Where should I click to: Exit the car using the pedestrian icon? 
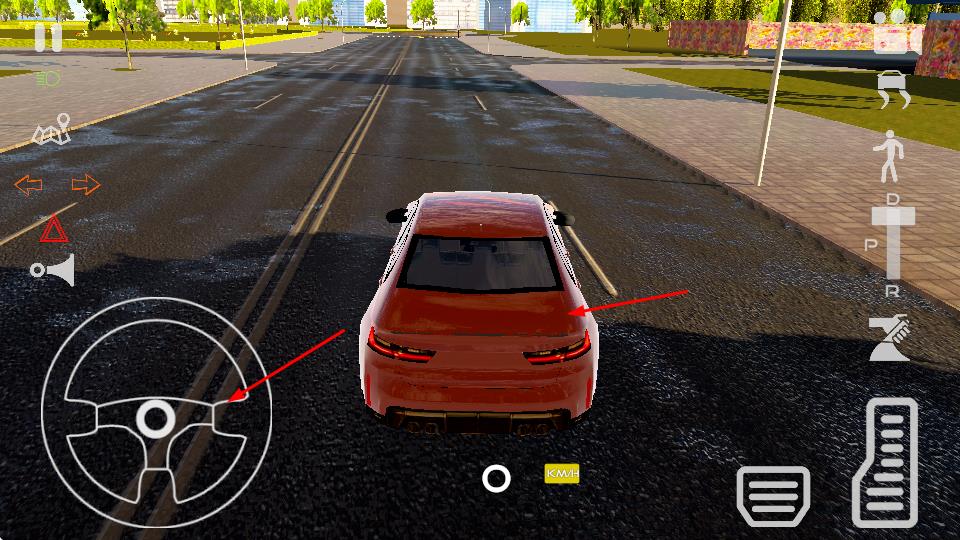click(x=888, y=156)
